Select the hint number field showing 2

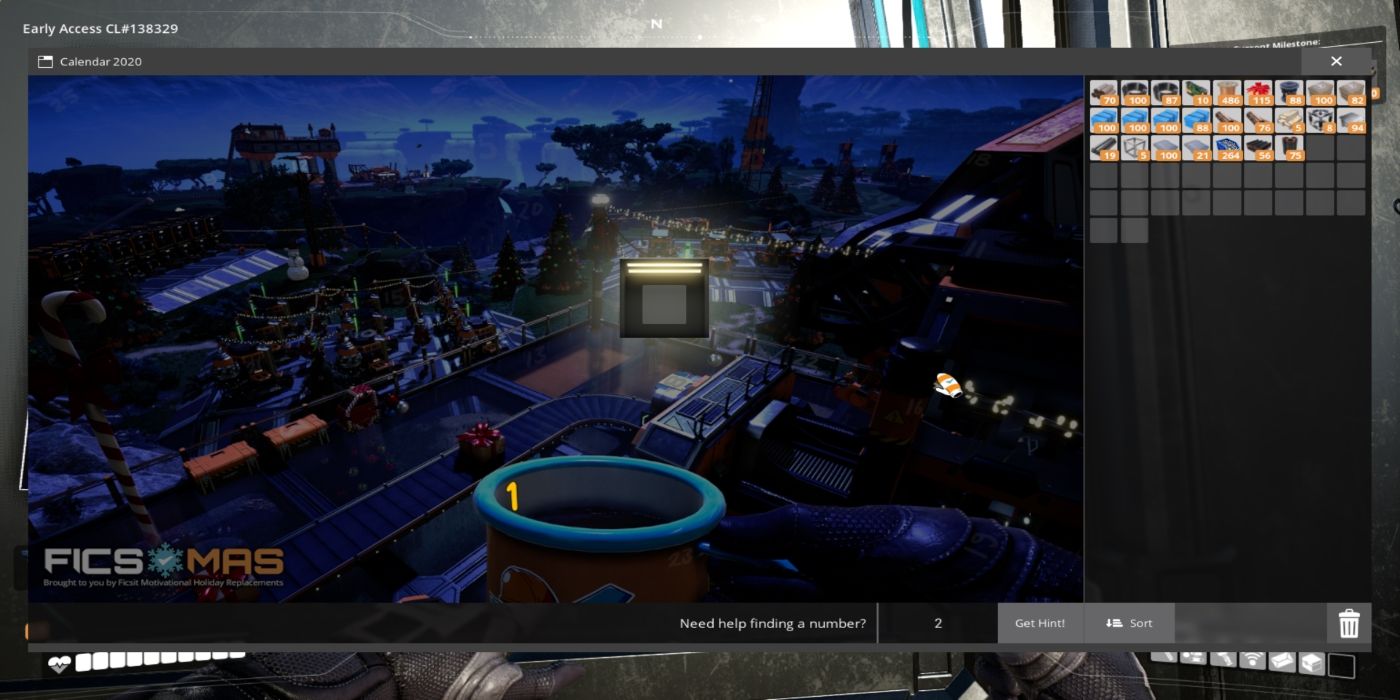pyautogui.click(x=938, y=623)
